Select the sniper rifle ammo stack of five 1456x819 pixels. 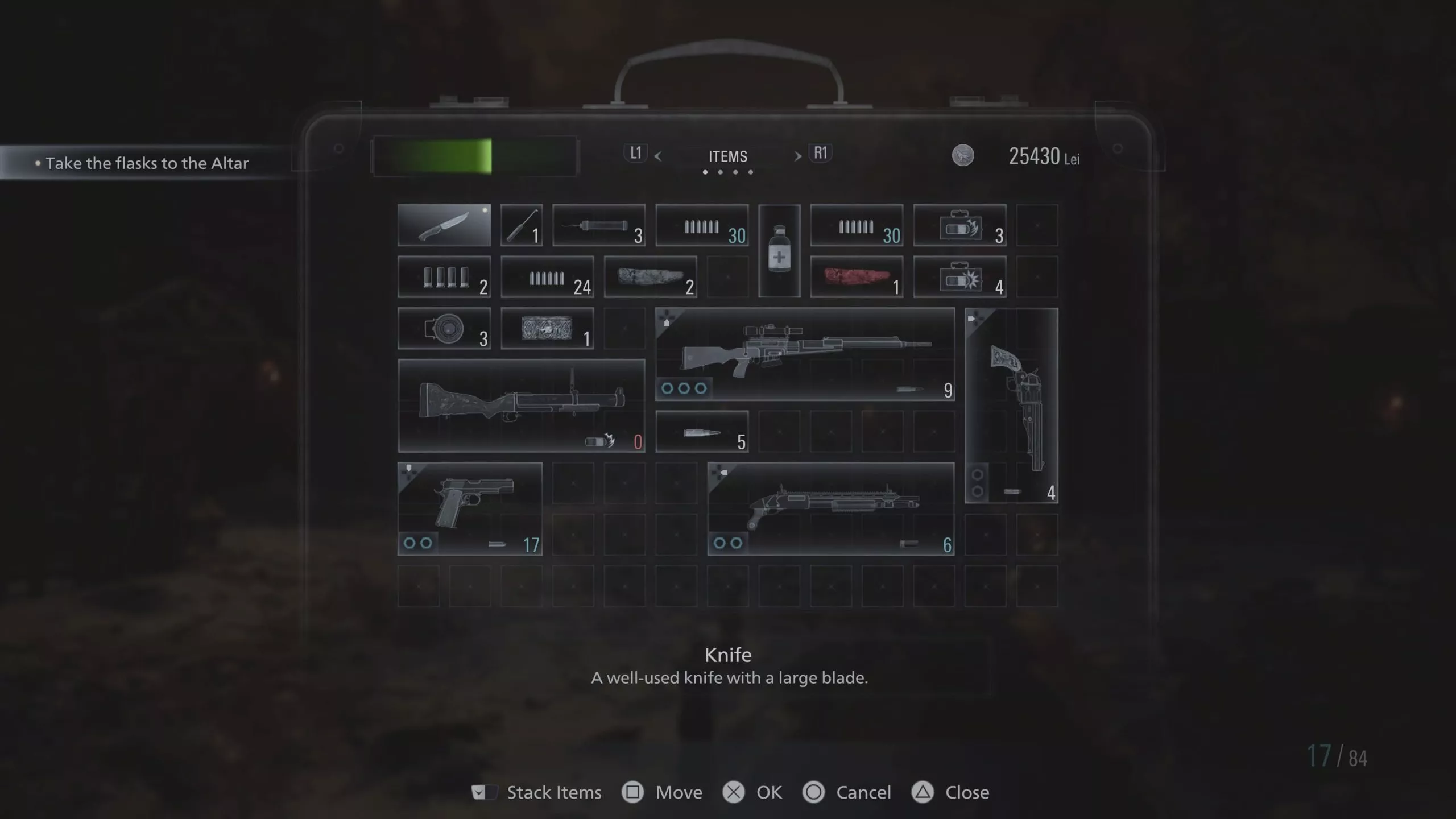[702, 432]
